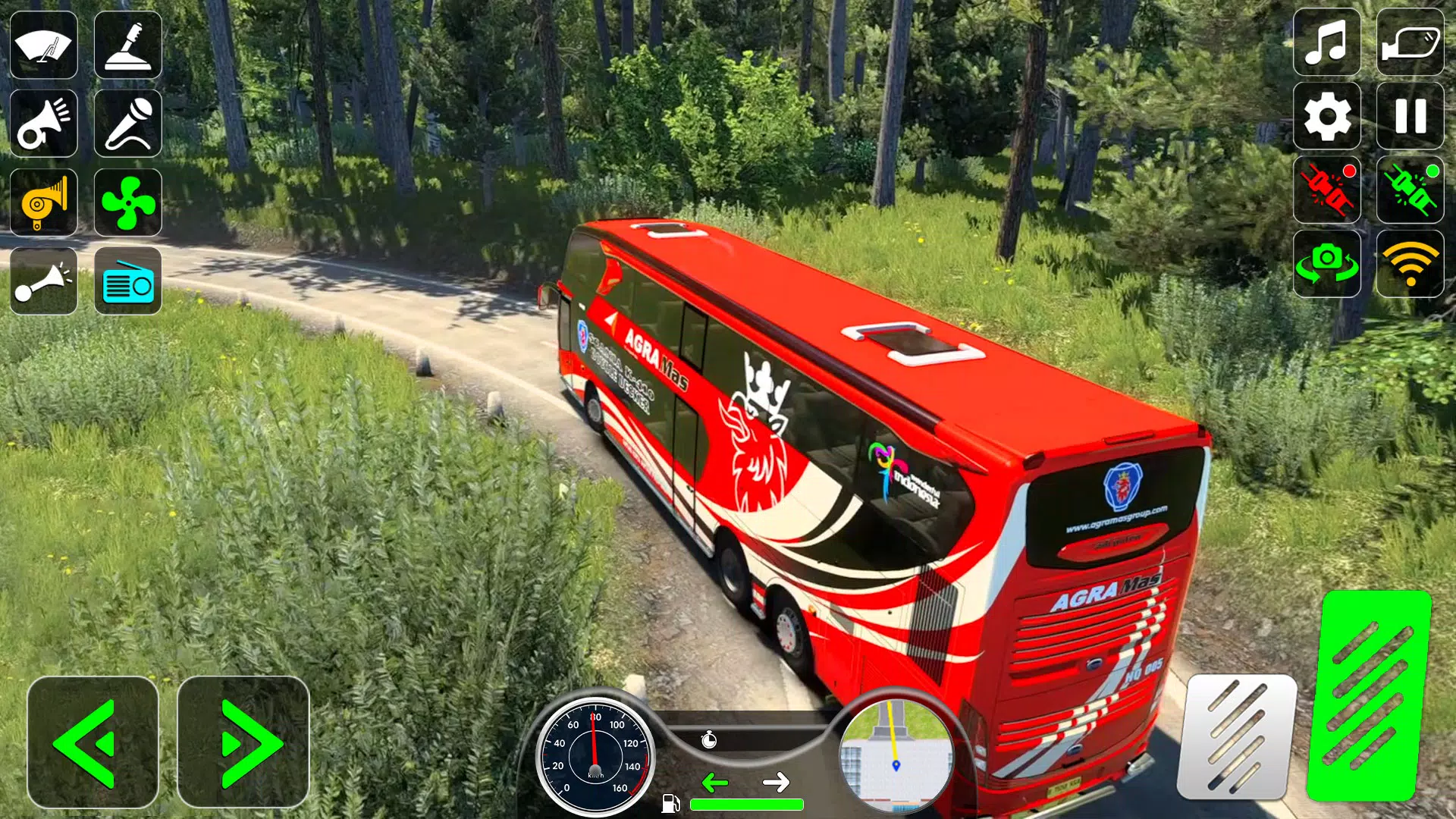Steer left with the green arrow
The height and width of the screenshot is (819, 1456).
93,742
